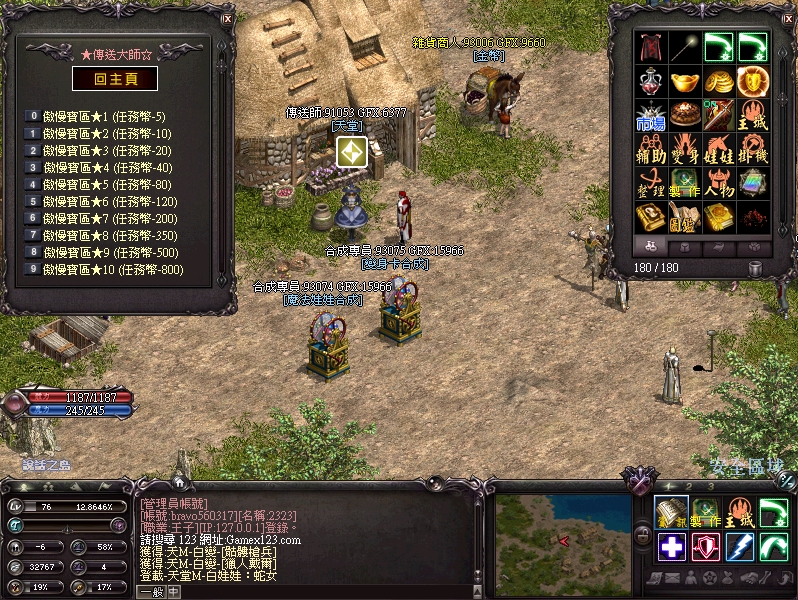Screen dimensions: 798x600
Task: Click the 輔助 assist icon in inventory
Action: tap(651, 150)
